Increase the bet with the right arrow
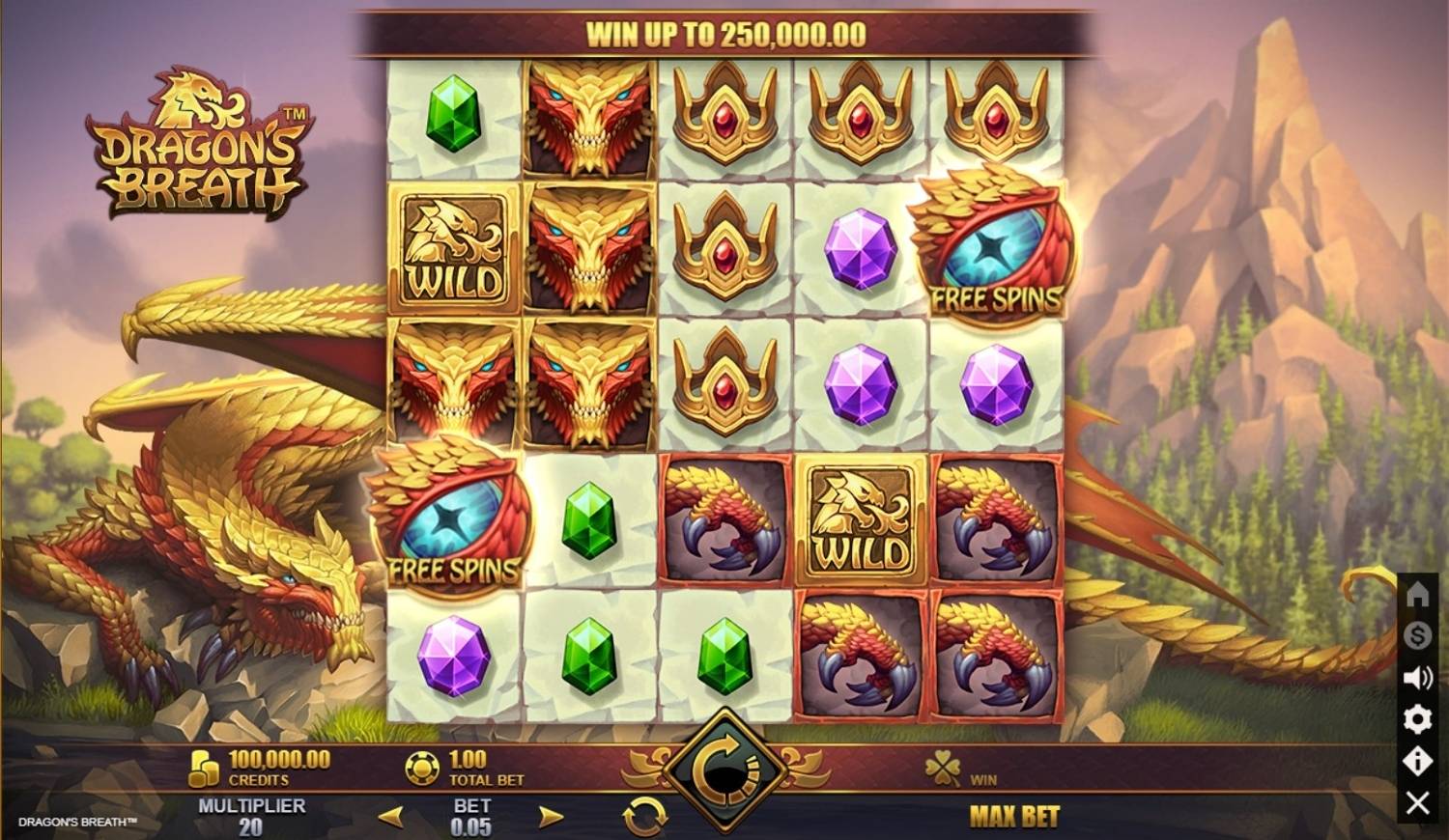Screen dimensions: 1449x840 pos(550,817)
